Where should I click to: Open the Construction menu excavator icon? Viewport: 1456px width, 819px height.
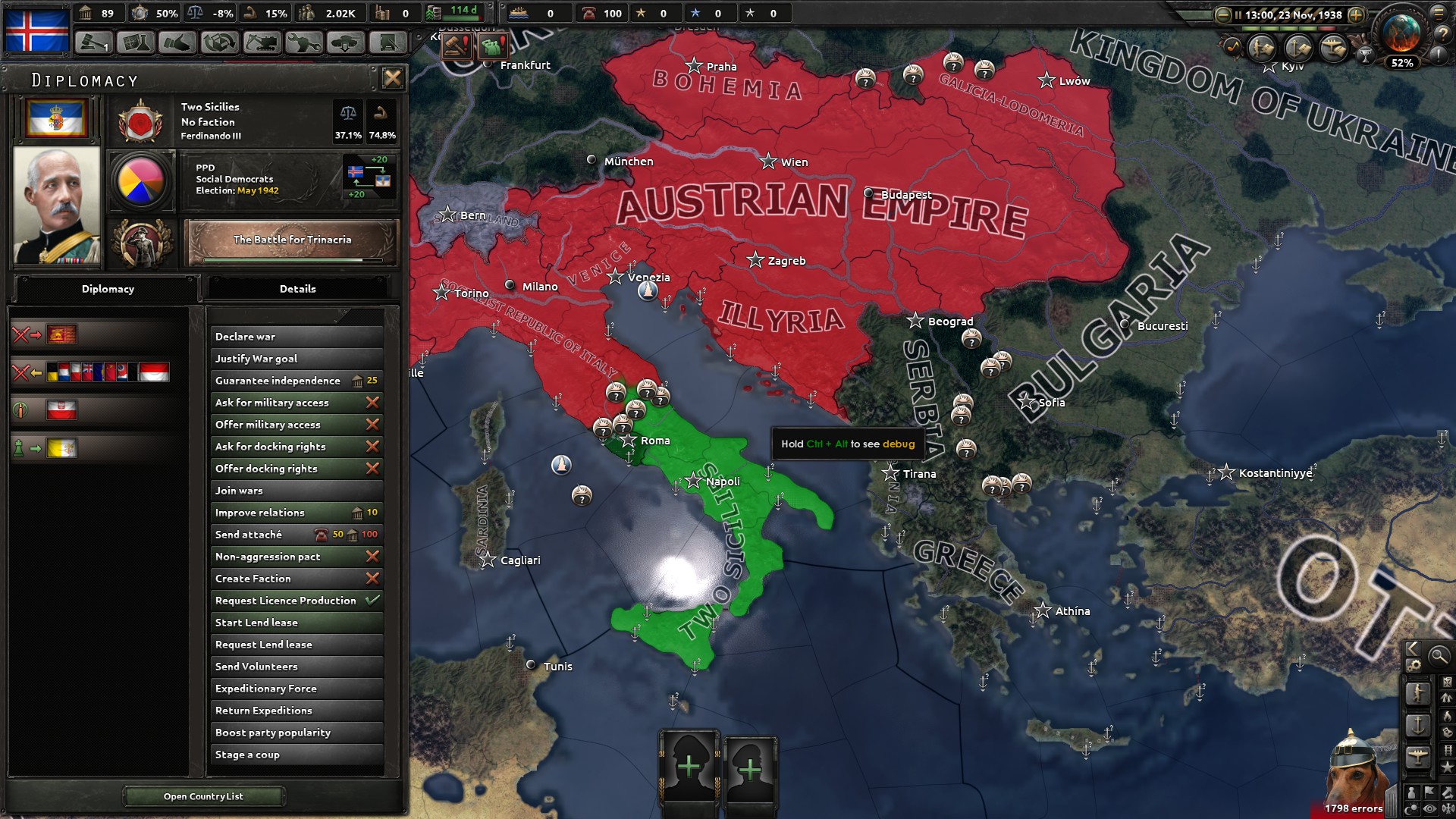pos(264,43)
